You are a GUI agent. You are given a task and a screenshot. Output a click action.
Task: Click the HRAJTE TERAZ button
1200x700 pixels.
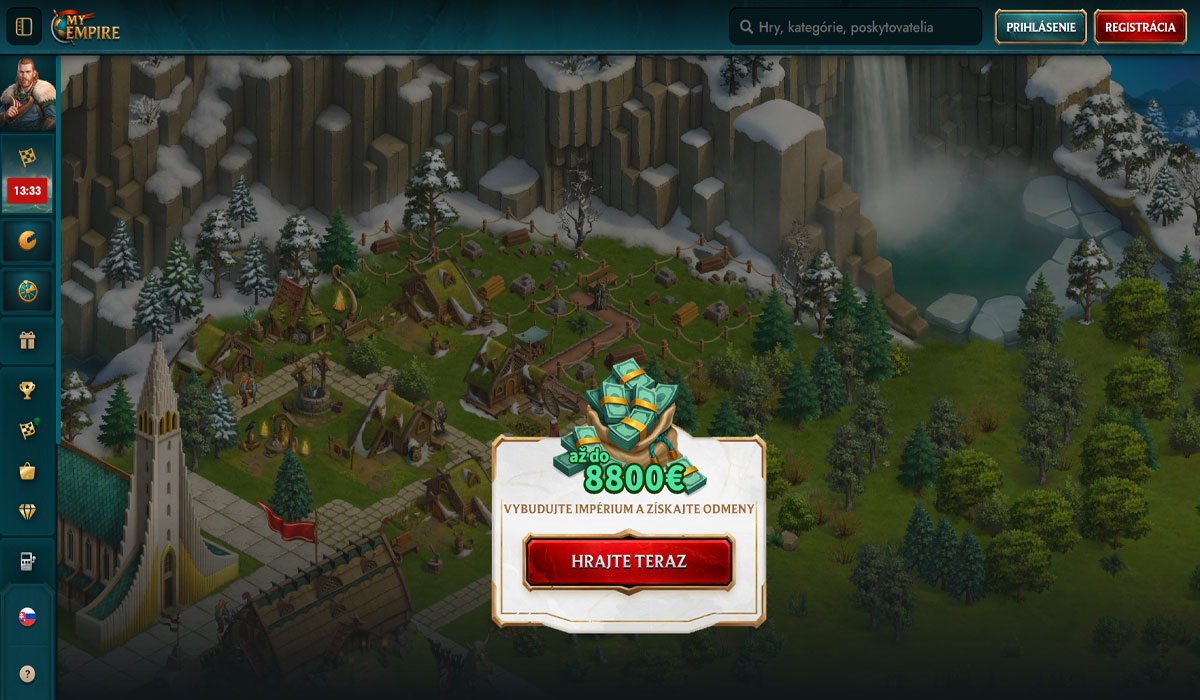(x=629, y=561)
